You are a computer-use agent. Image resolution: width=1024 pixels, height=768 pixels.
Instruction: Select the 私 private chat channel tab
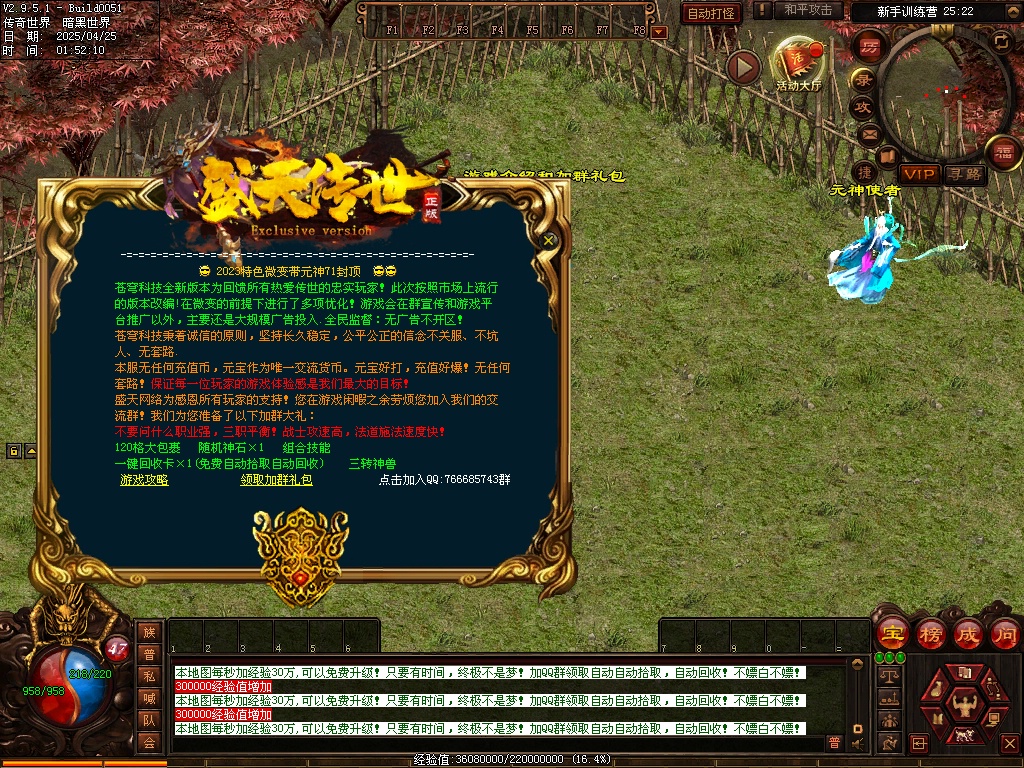pyautogui.click(x=149, y=675)
